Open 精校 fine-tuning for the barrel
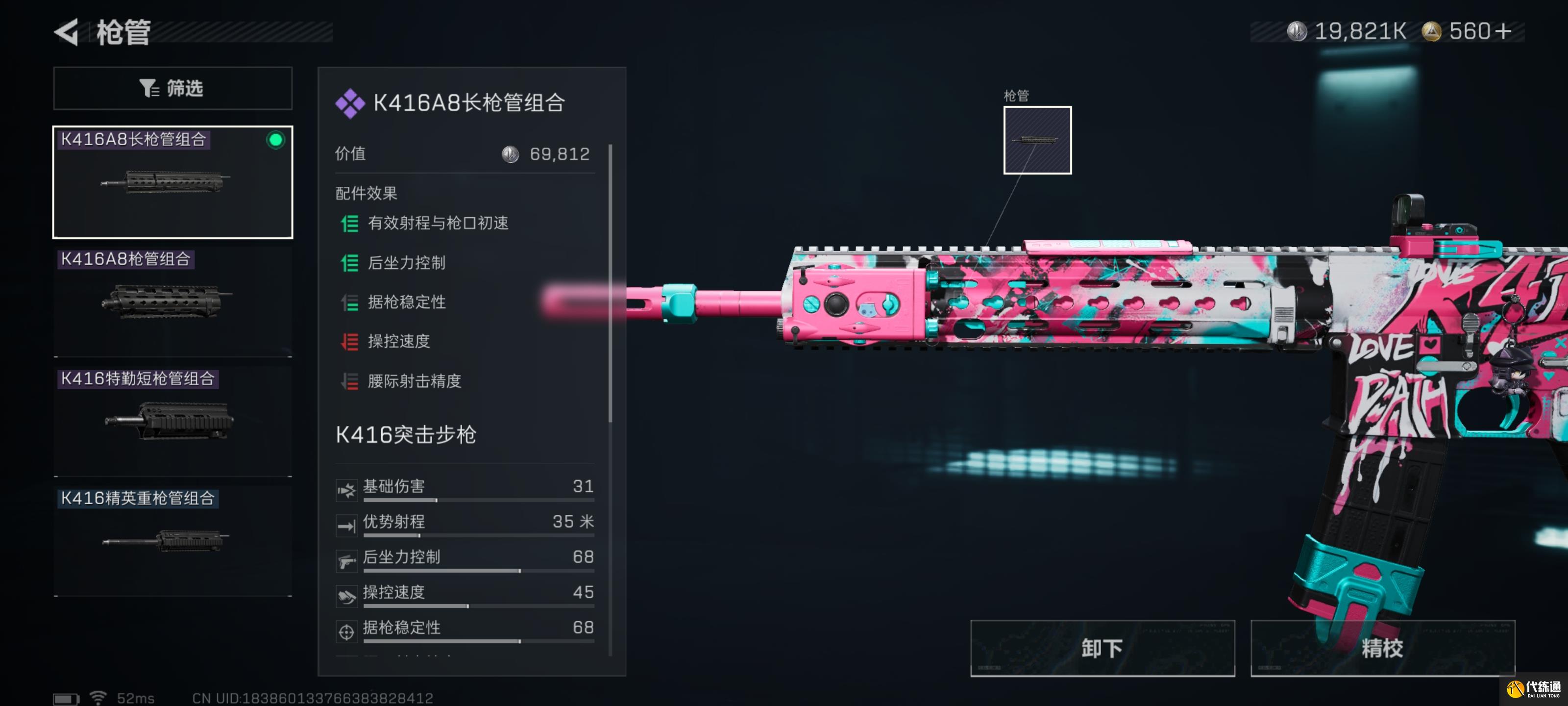This screenshot has width=1568, height=706. 1382,648
